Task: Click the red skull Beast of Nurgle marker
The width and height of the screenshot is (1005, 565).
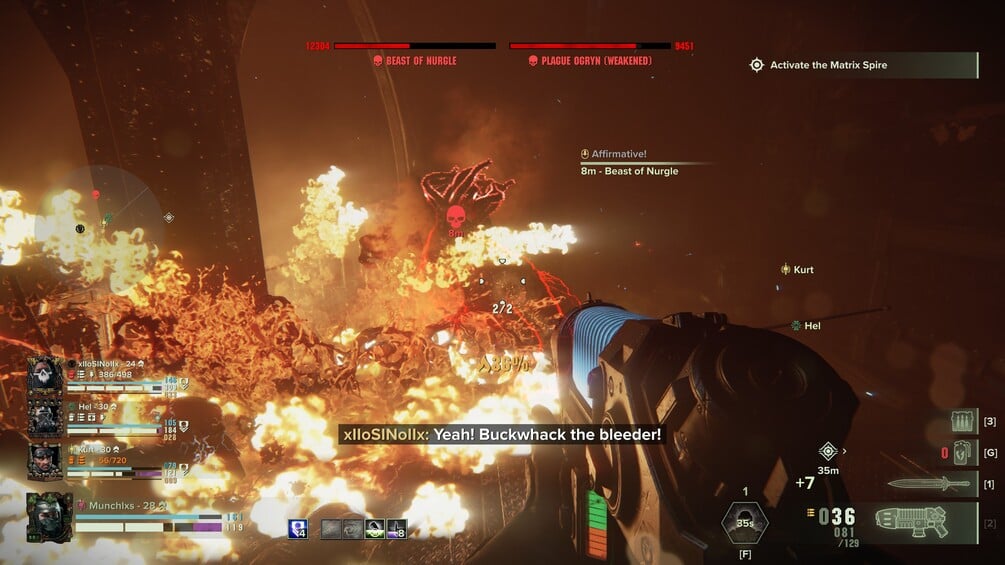Action: tap(455, 216)
